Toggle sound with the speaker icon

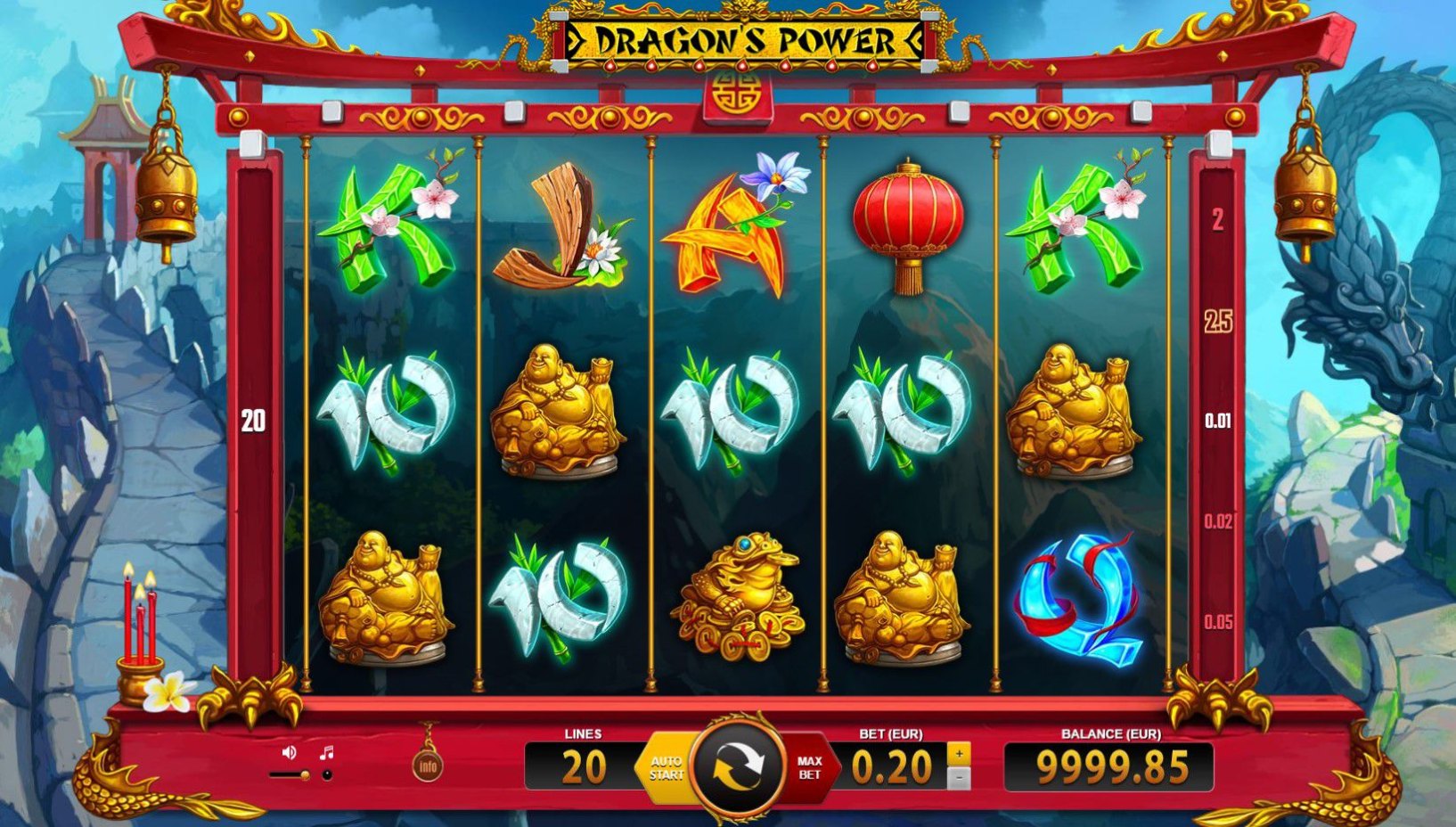tap(289, 753)
